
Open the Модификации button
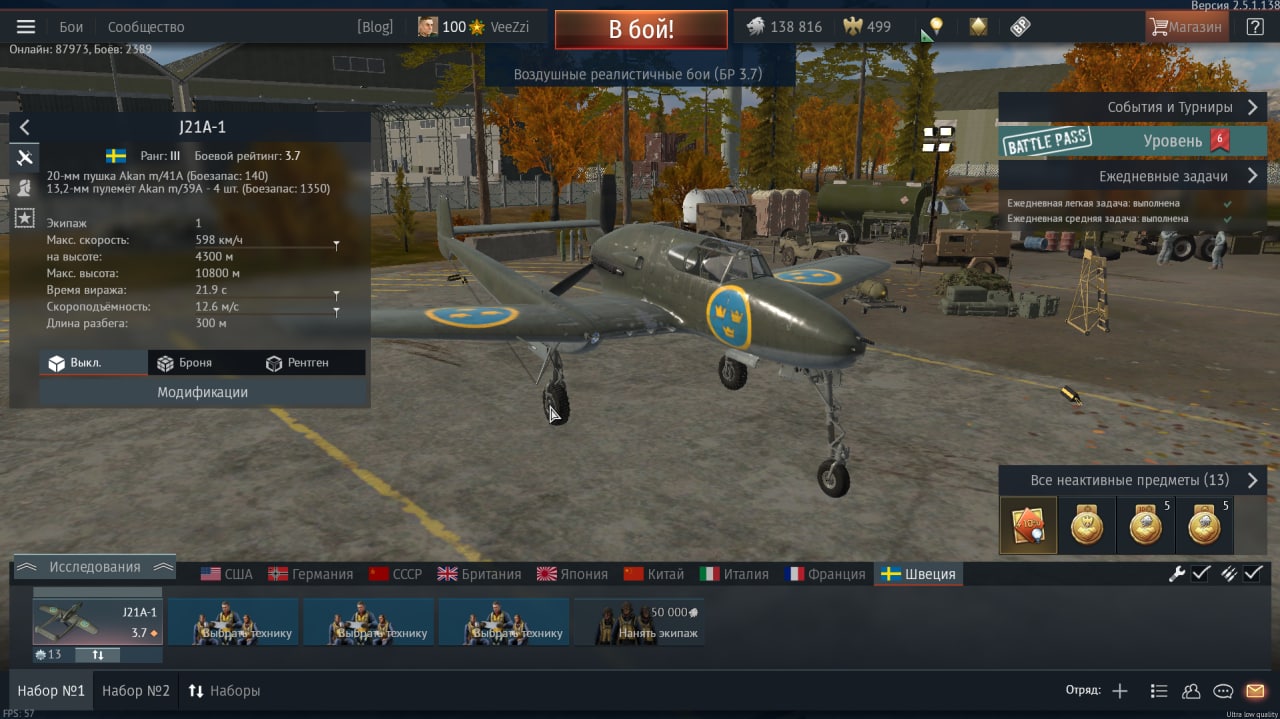(x=202, y=392)
